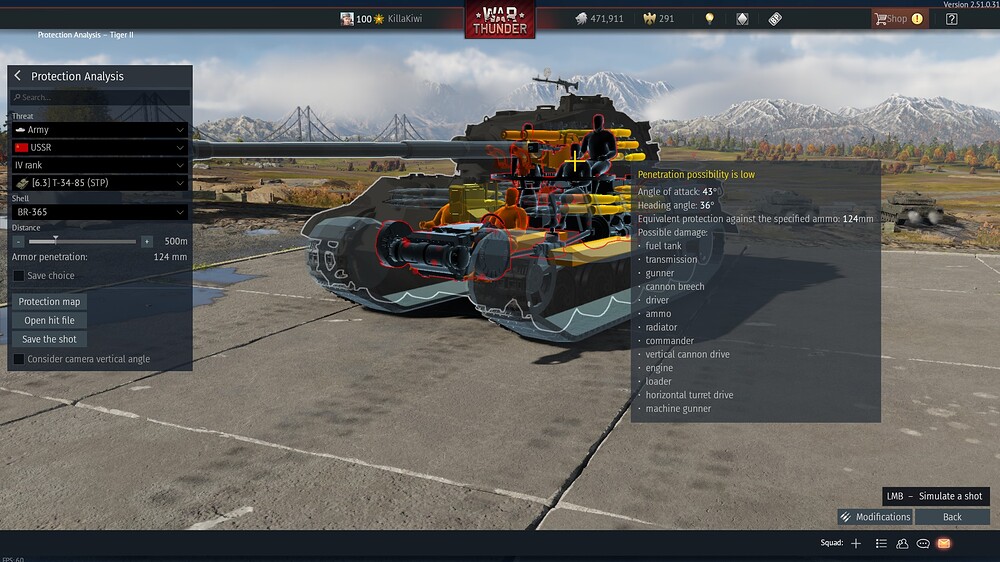Viewport: 1000px width, 562px height.
Task: Show the Protection map
Action: click(49, 302)
